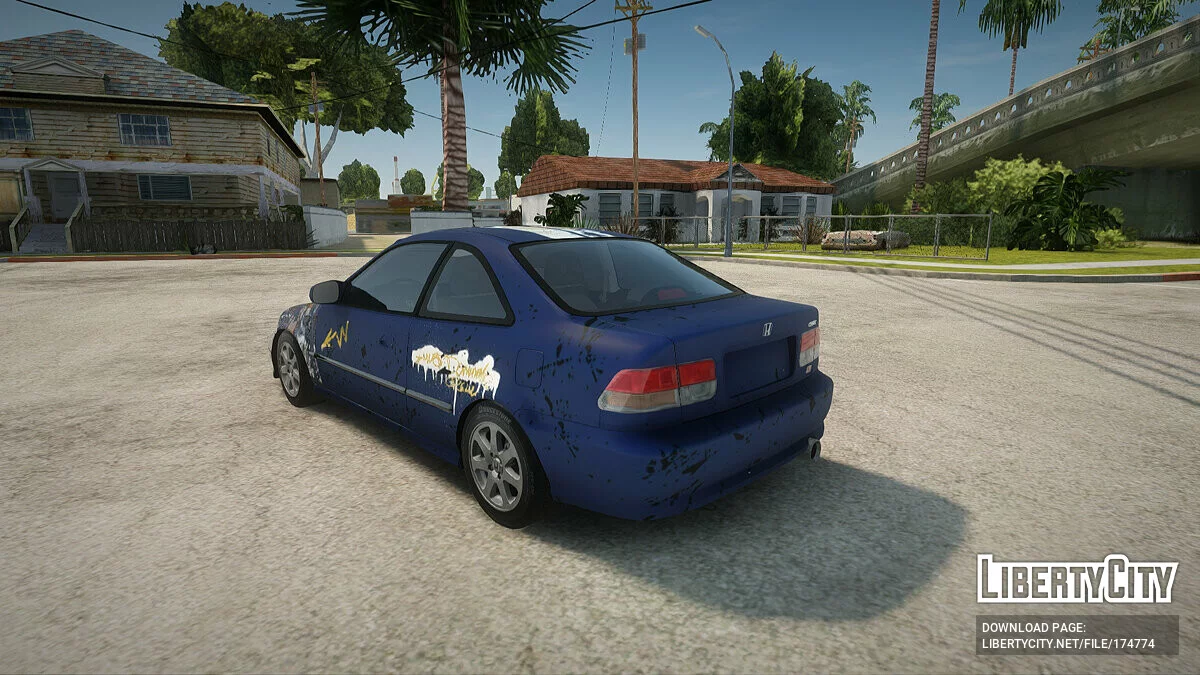Click the LibertyCity logo watermark

(1077, 580)
